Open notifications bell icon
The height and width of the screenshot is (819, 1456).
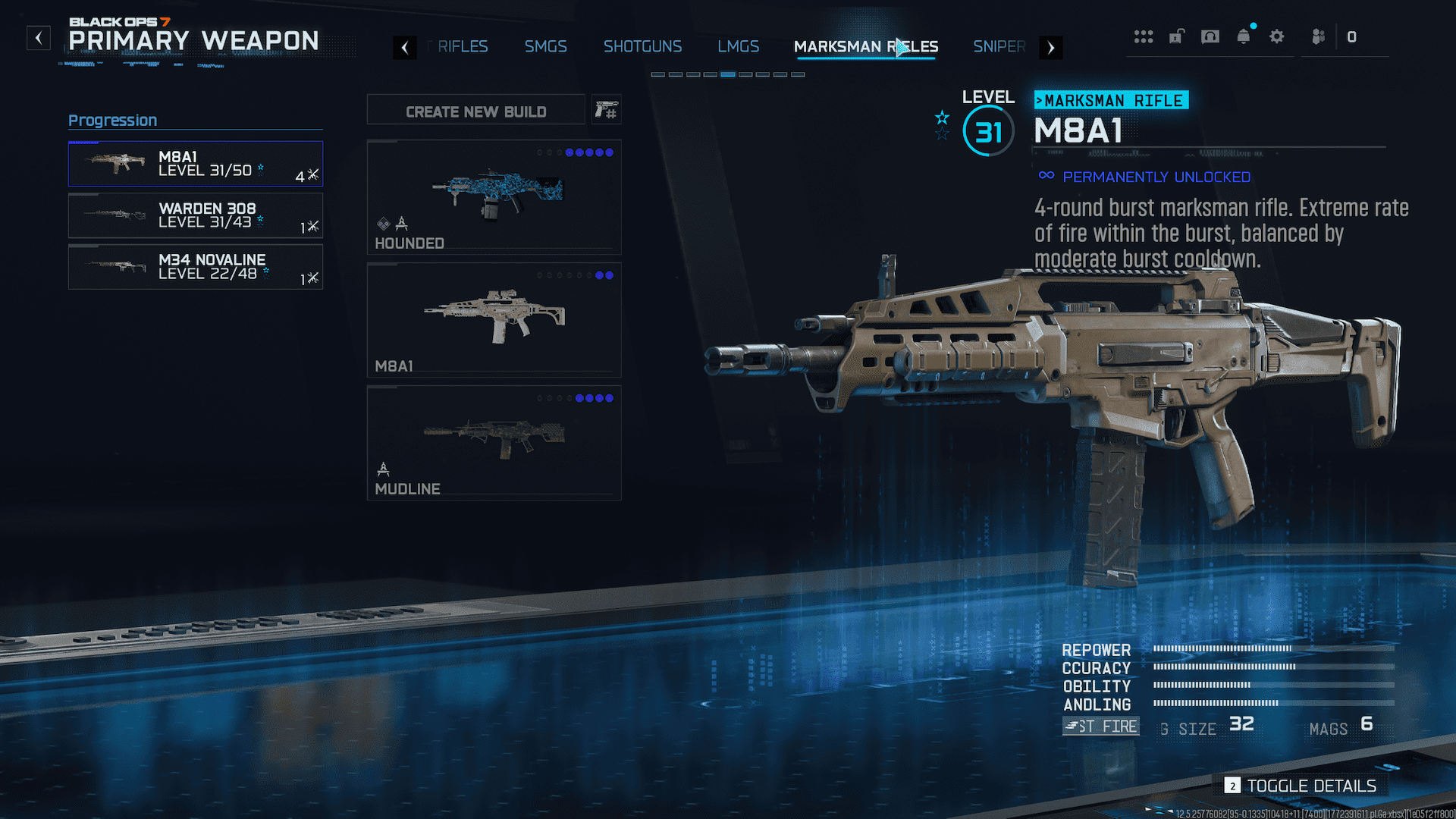pyautogui.click(x=1243, y=36)
